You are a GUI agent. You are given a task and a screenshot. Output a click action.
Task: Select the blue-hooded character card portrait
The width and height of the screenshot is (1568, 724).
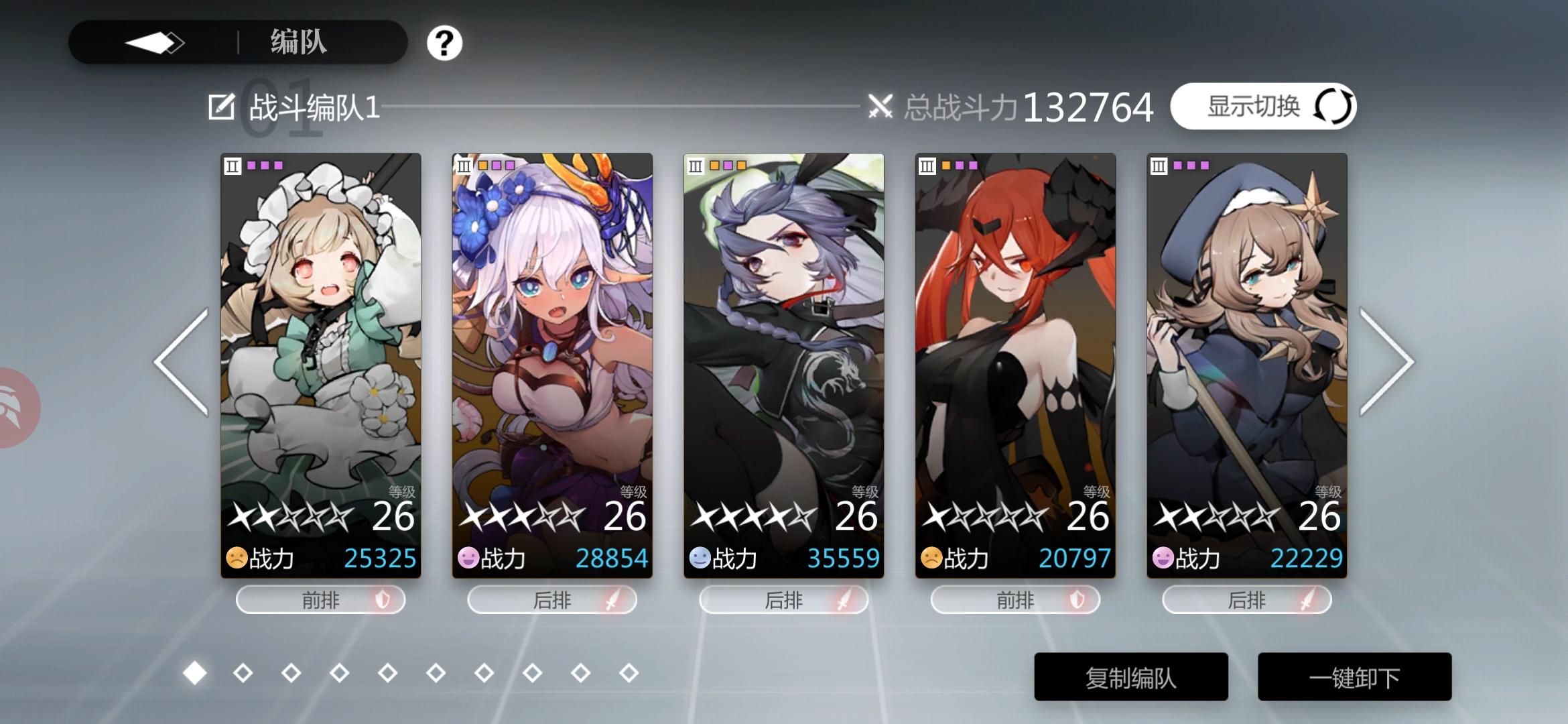(x=1245, y=322)
